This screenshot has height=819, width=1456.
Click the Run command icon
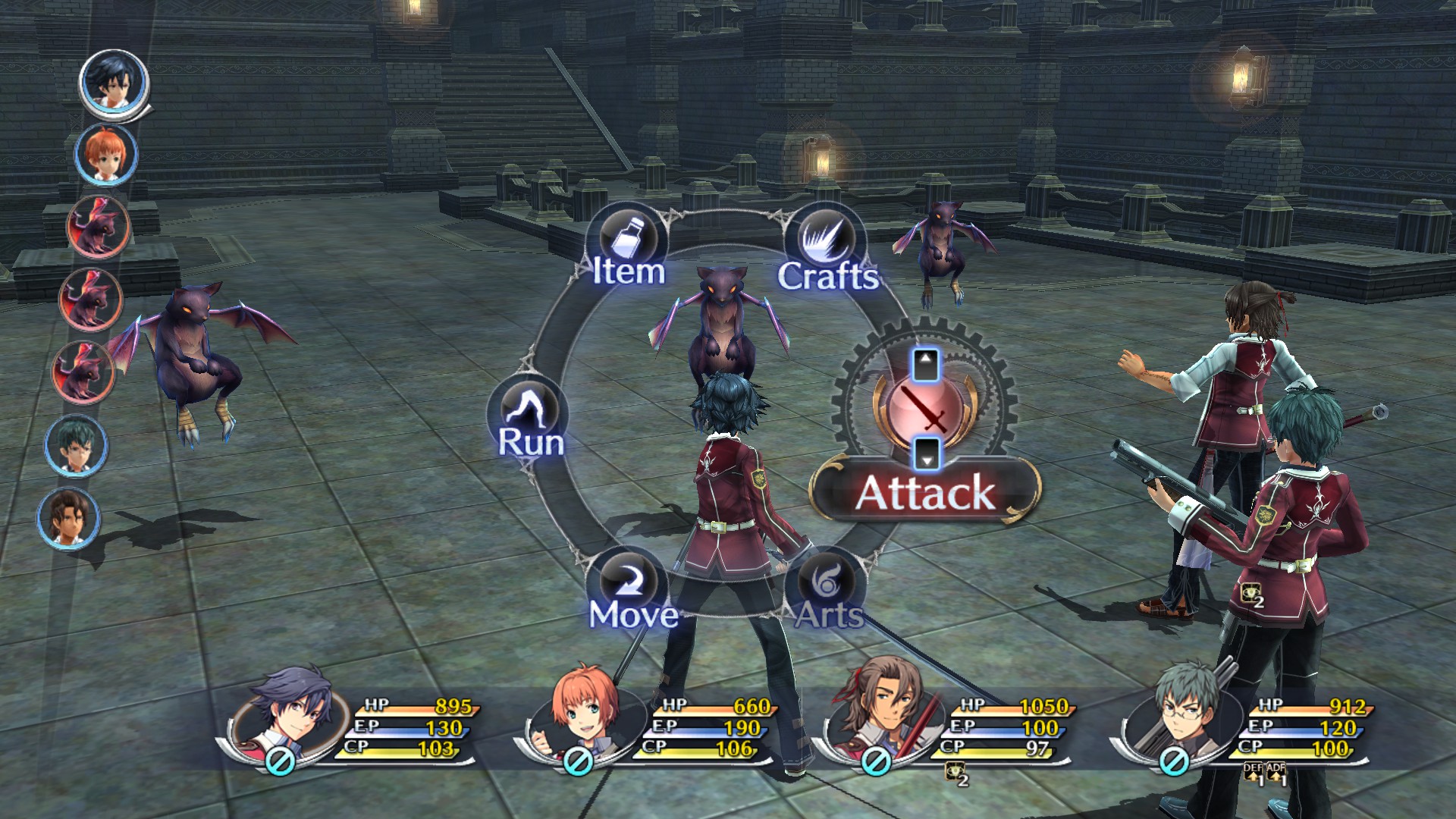click(531, 407)
